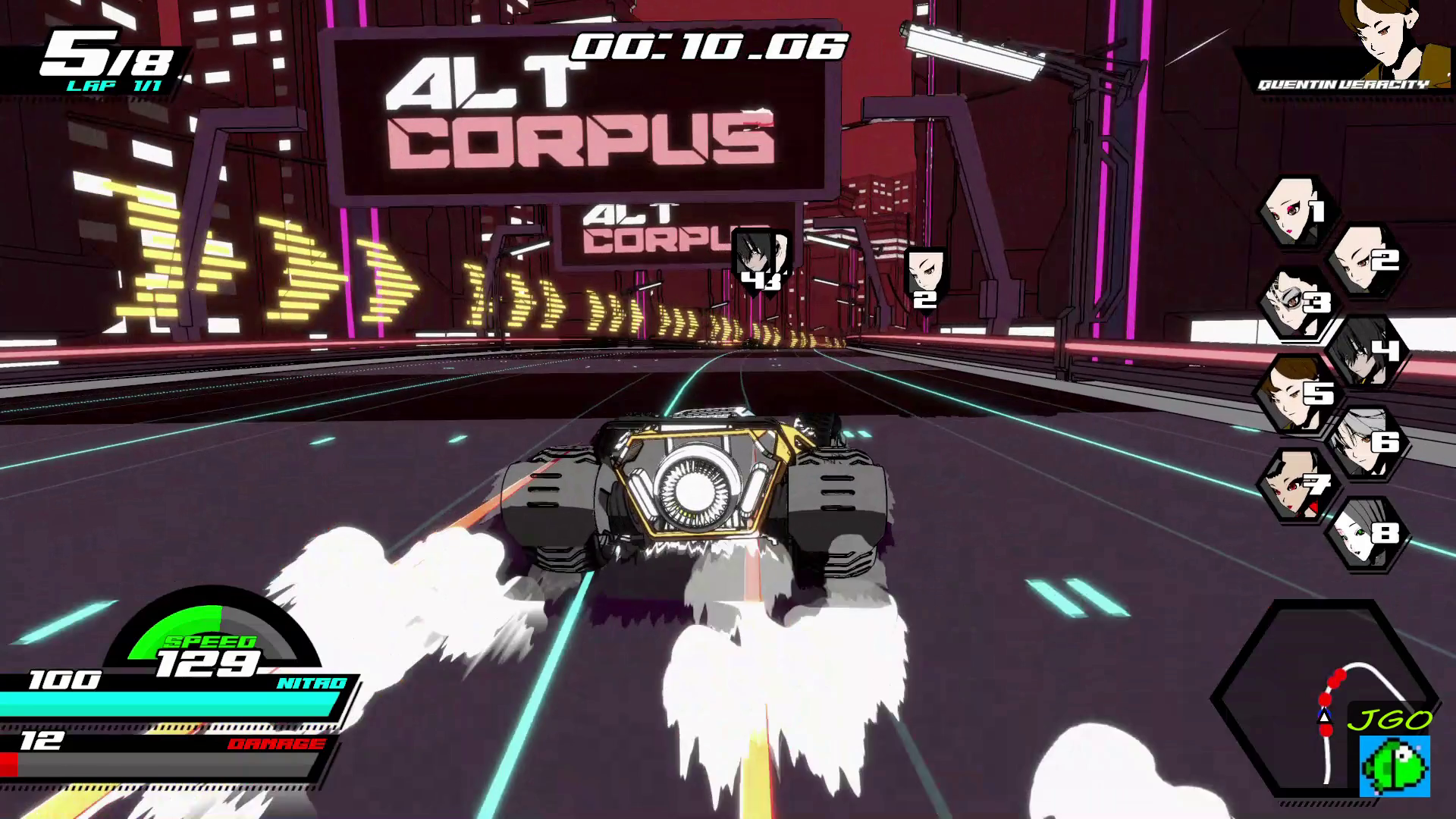
Task: Pick the sixth place white-haired racer portrait
Action: (1363, 442)
